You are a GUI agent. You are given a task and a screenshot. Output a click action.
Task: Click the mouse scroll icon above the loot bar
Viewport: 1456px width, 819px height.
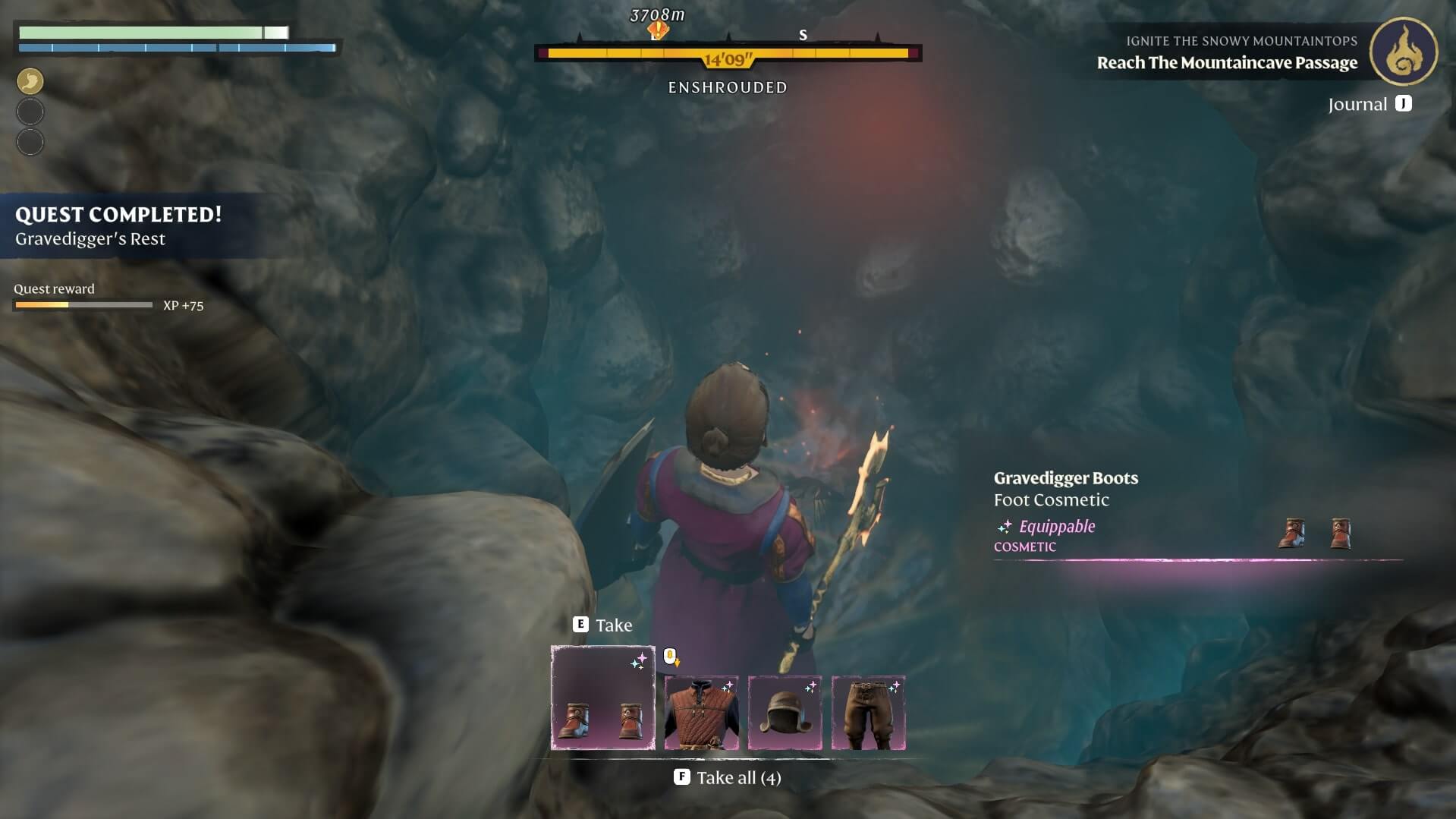pyautogui.click(x=671, y=657)
